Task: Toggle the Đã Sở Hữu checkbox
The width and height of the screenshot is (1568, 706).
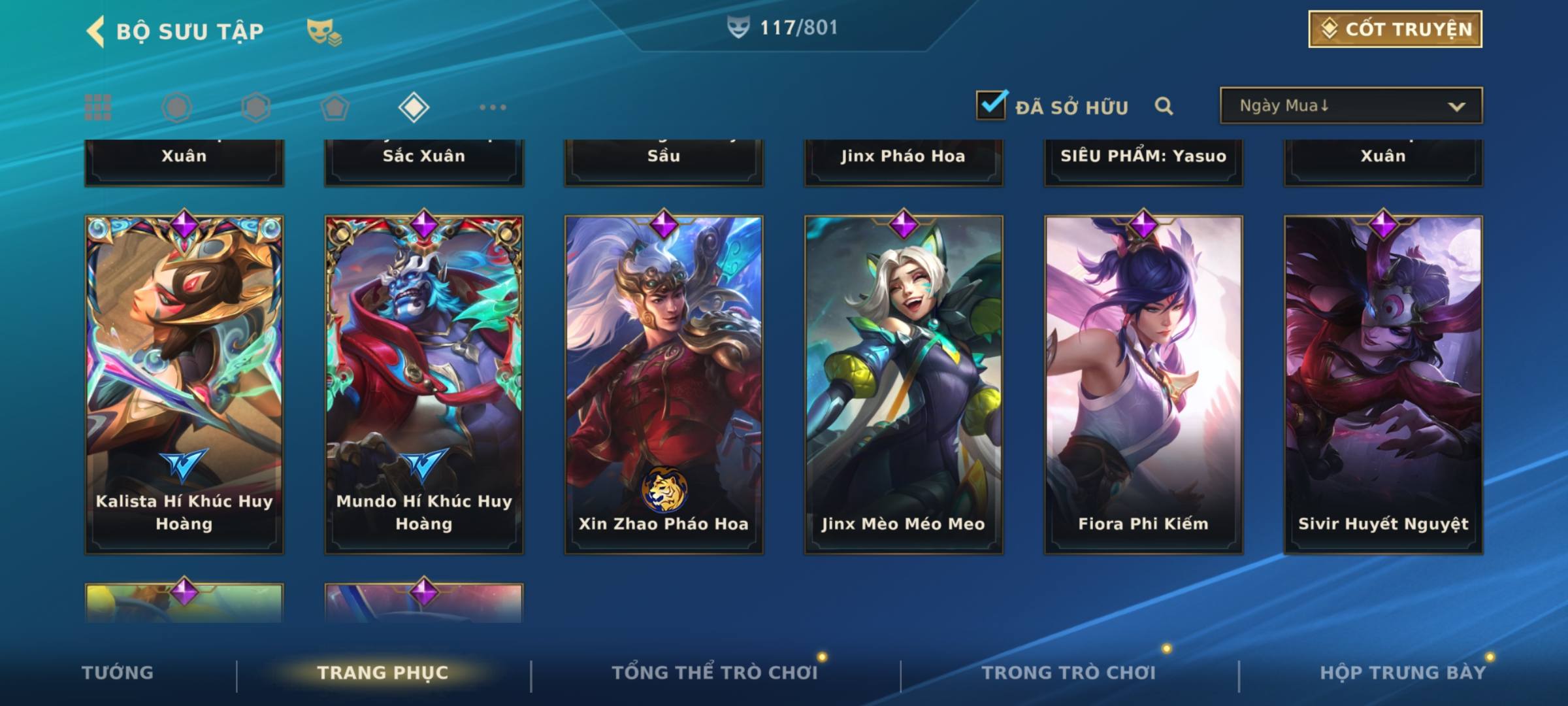Action: 991,105
